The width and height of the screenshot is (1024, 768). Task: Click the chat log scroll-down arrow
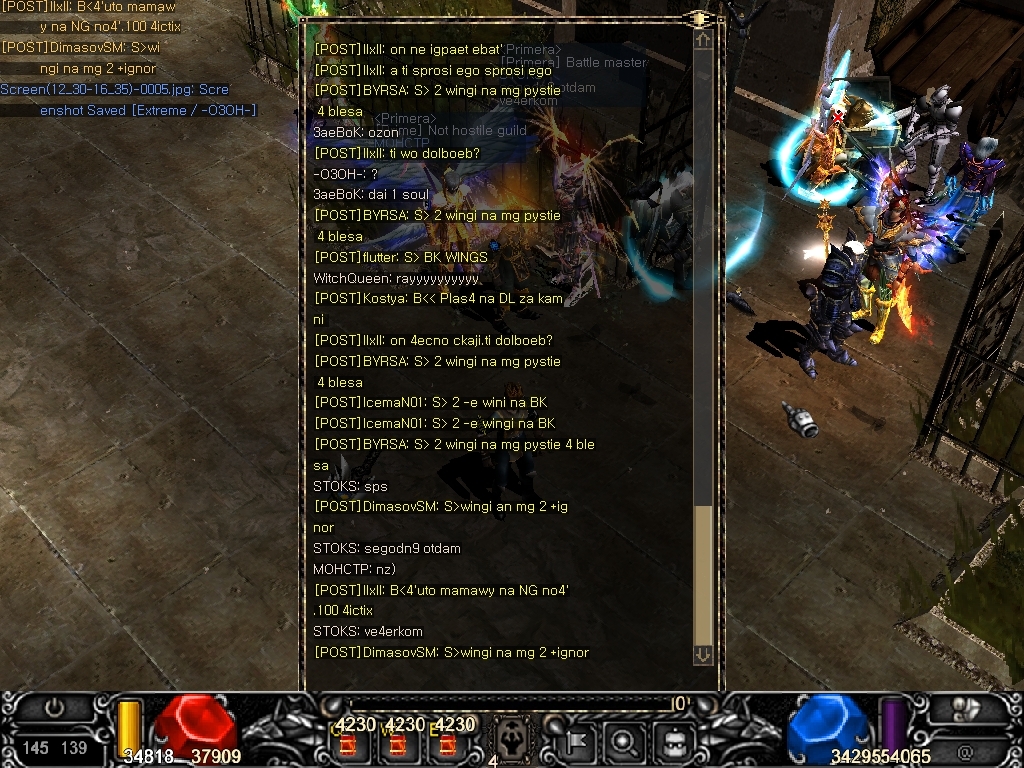703,654
